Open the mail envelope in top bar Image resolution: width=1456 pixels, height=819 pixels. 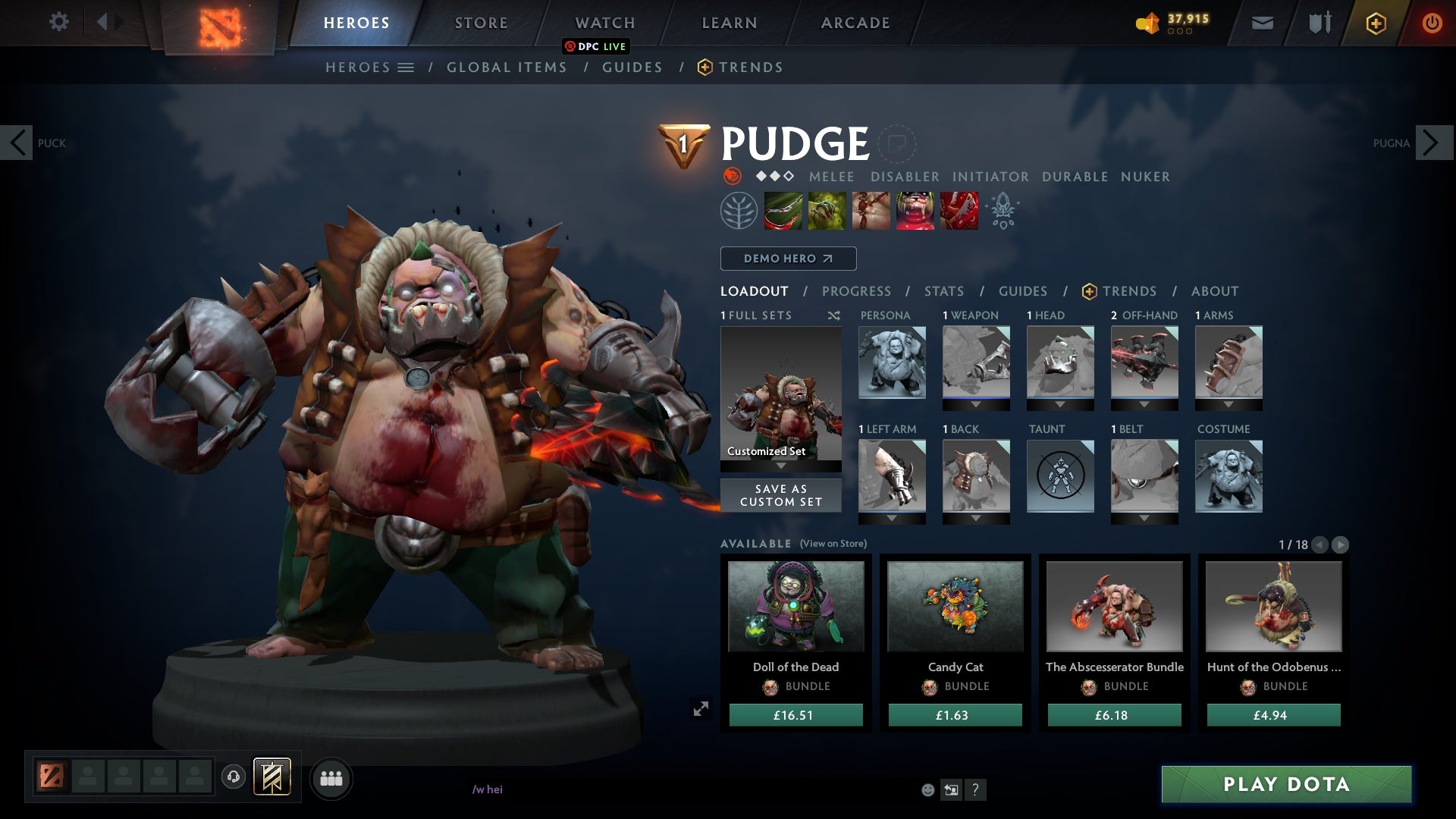coord(1262,23)
